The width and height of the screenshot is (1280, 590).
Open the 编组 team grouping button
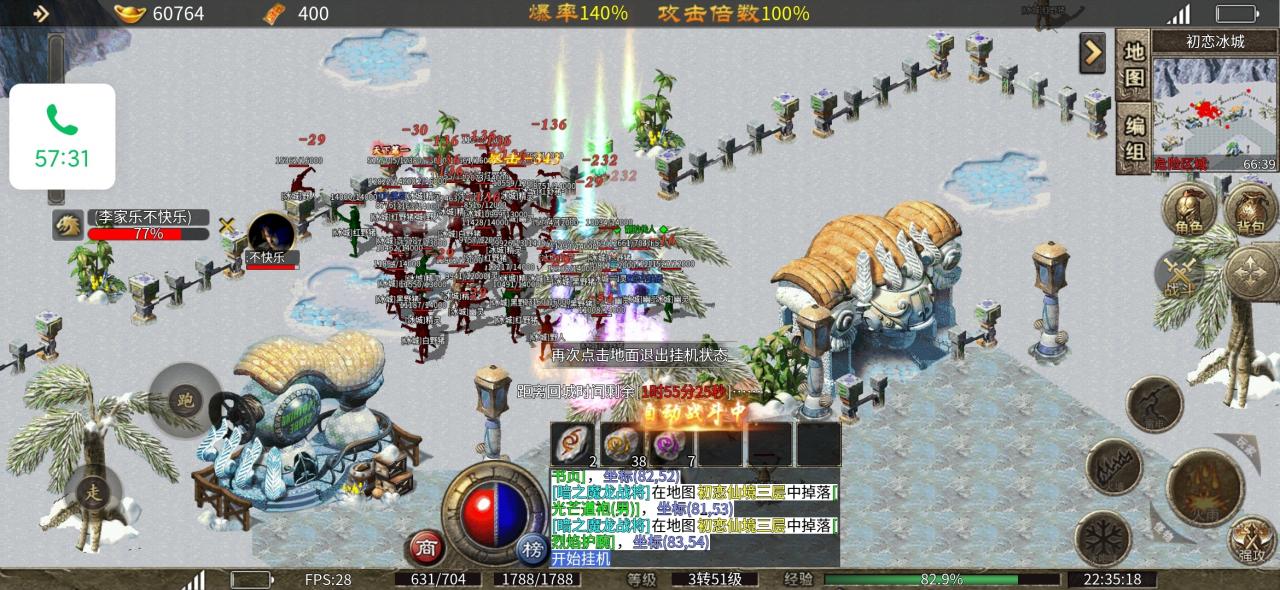tap(1133, 140)
